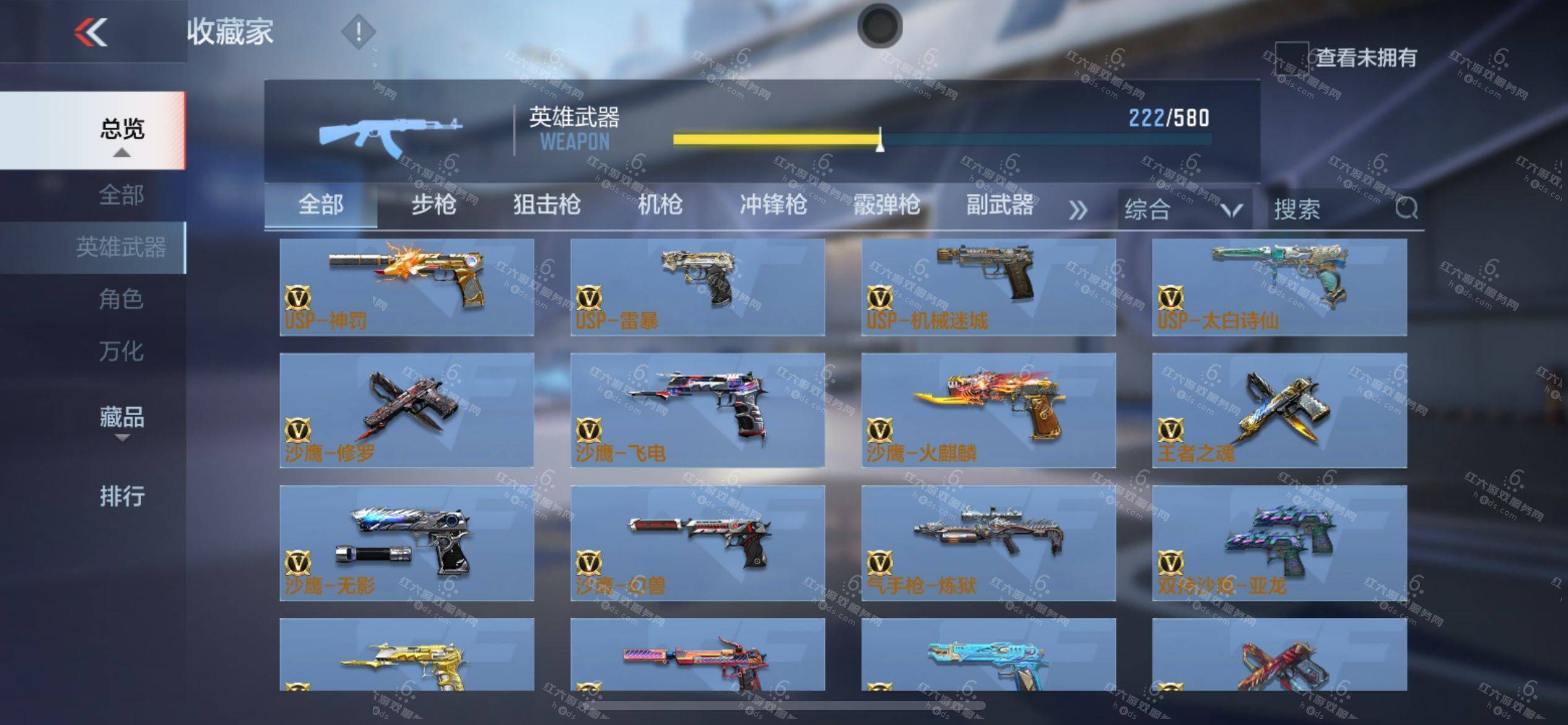This screenshot has width=1568, height=725.
Task: Open the 排行 ranking page
Action: coord(122,496)
